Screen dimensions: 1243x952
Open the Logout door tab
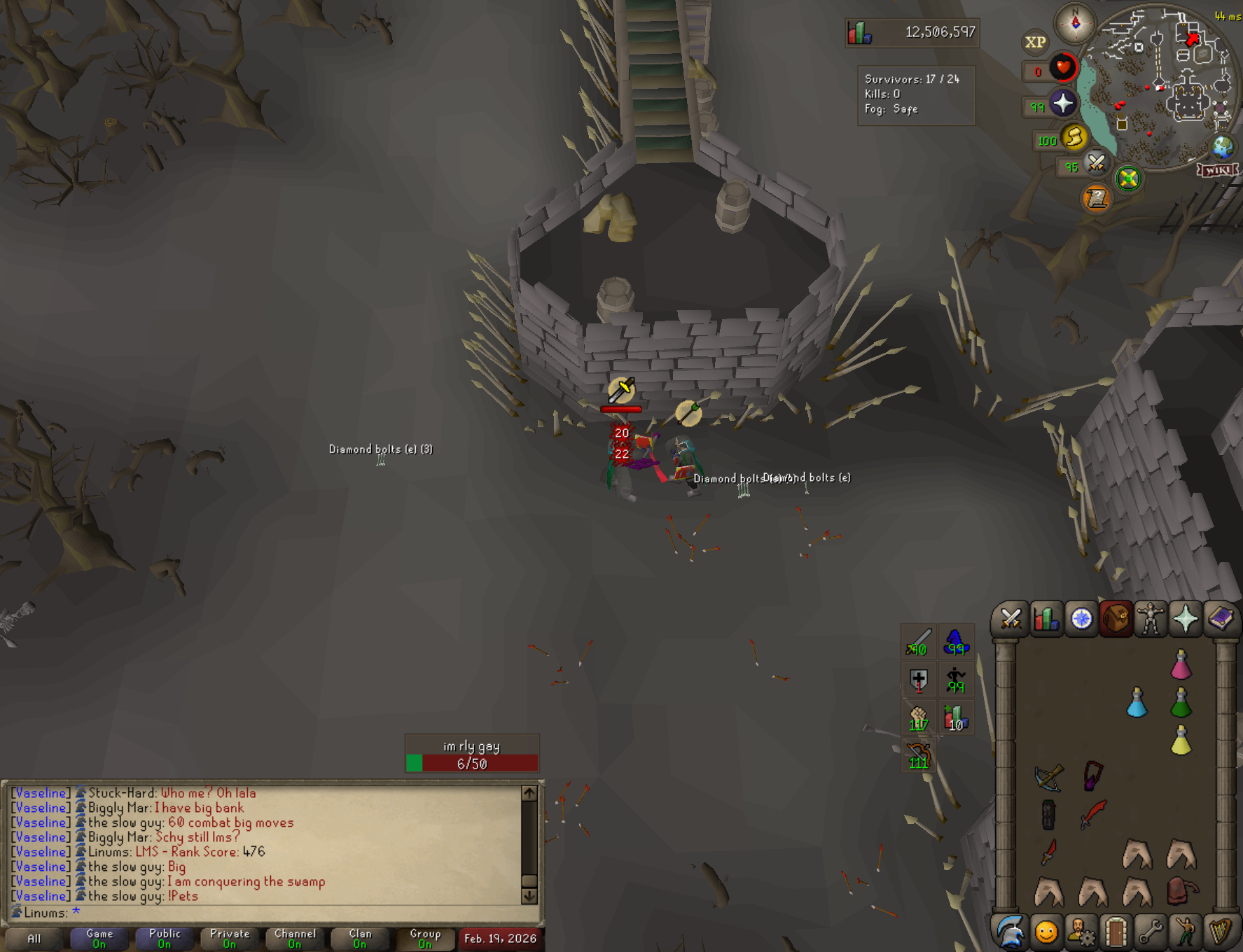click(x=1116, y=932)
